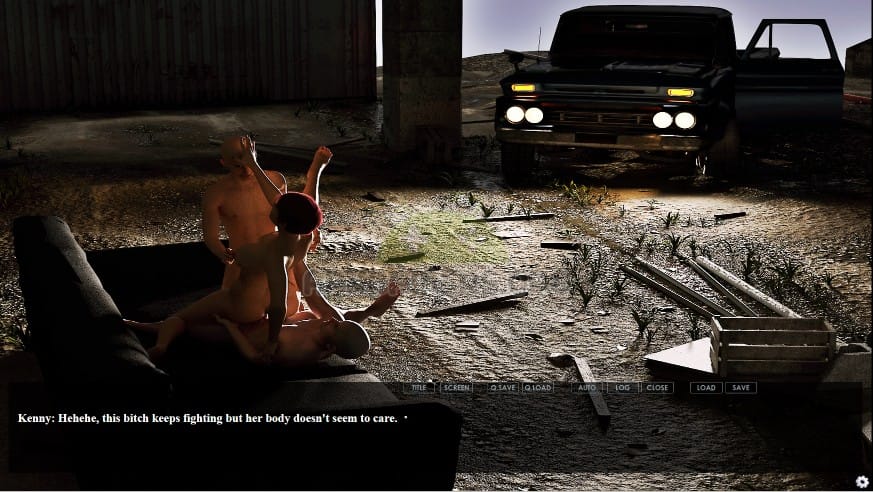
Task: Quick save with the Q.SAVE button
Action: coord(503,387)
